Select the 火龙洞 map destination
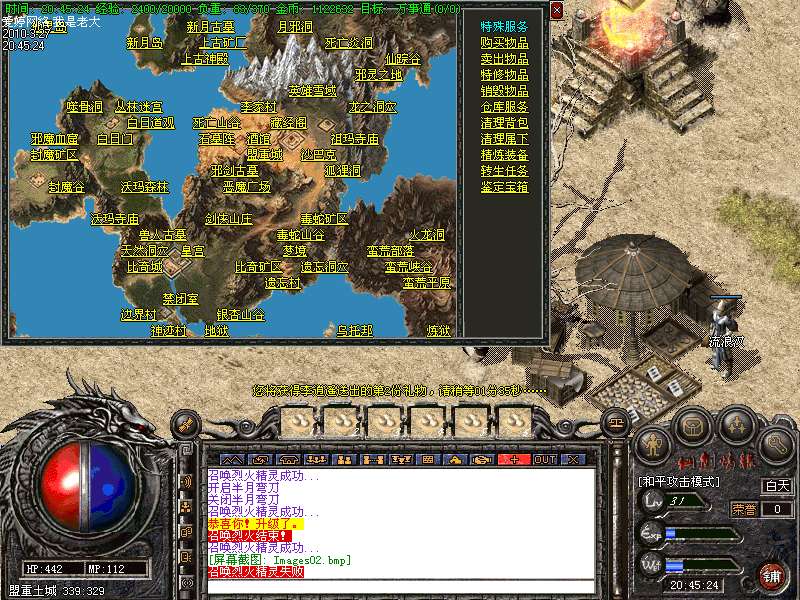800x600 pixels. (427, 235)
